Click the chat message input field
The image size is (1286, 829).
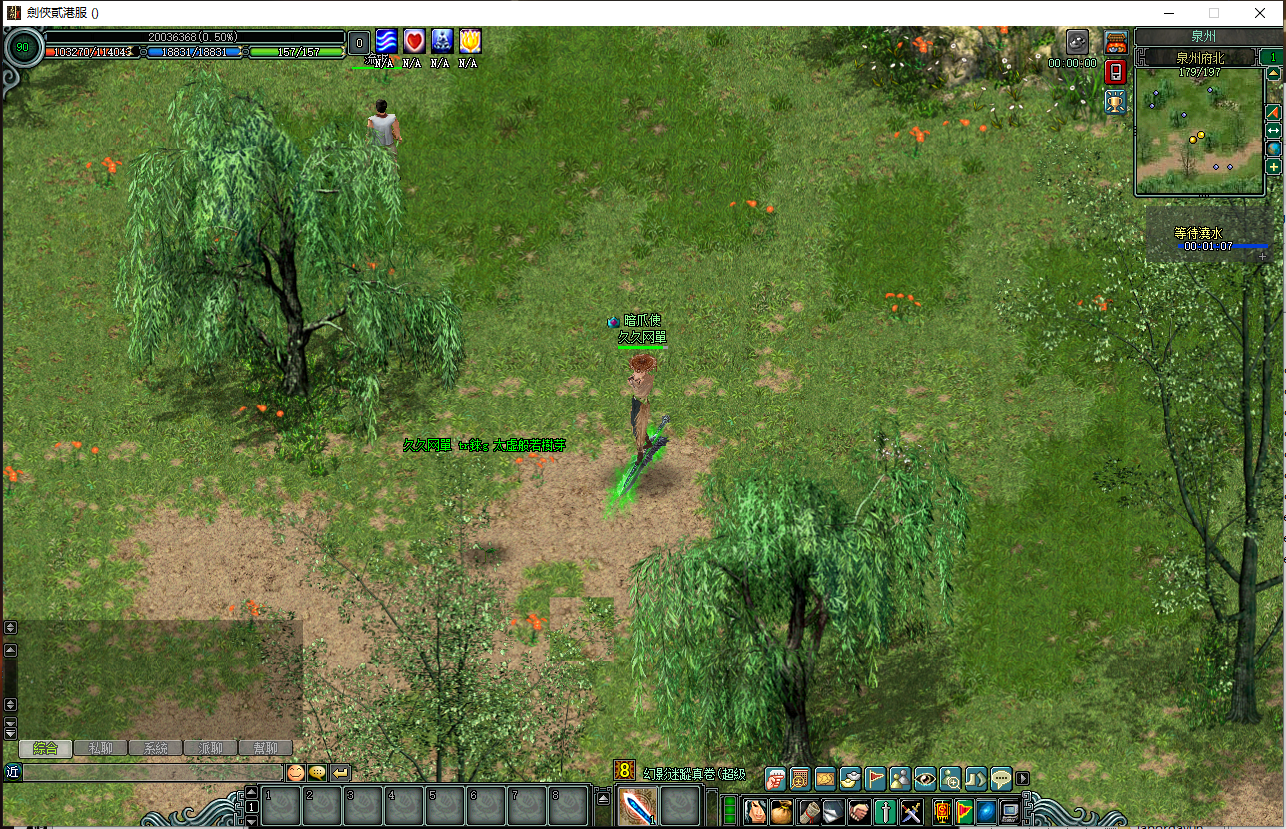tap(152, 772)
